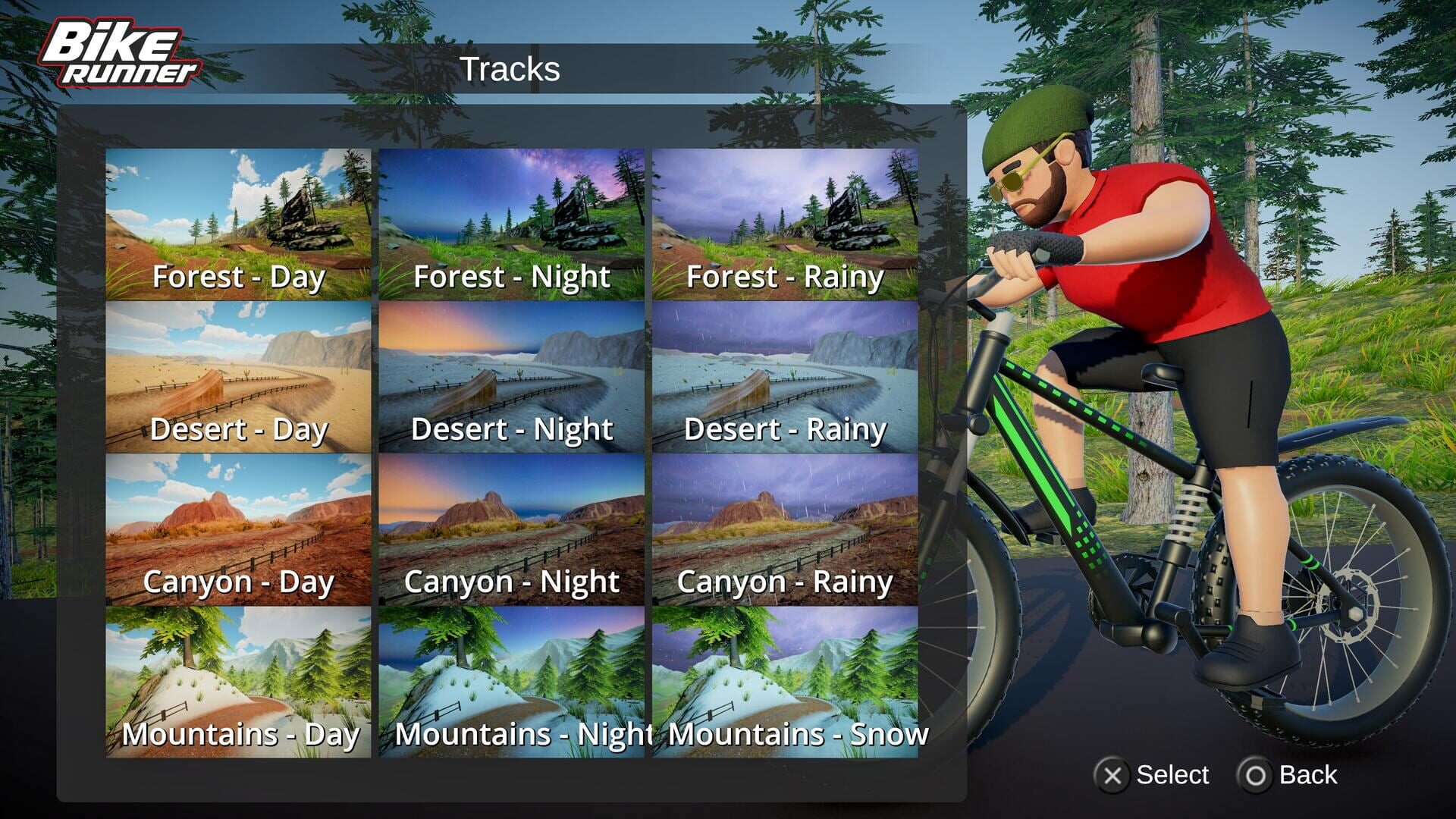Screen dimensions: 1456x819
Task: Choose the Forest - Rainy track
Action: (785, 224)
